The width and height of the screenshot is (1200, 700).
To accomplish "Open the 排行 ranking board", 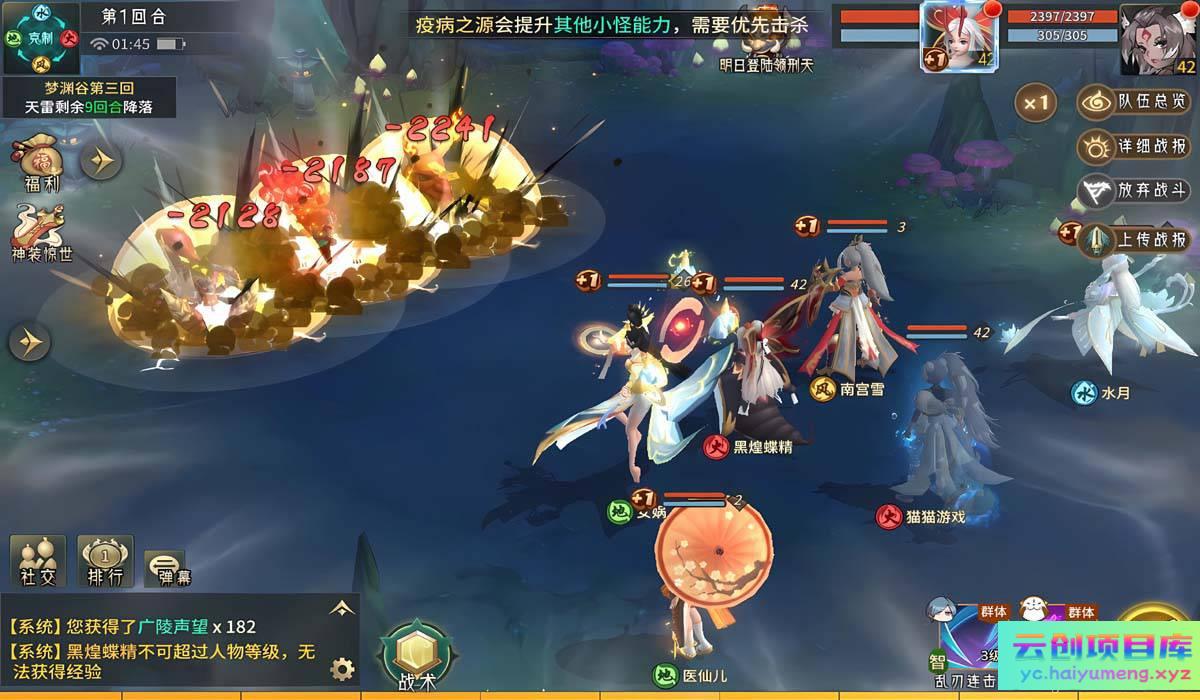I will 105,560.
